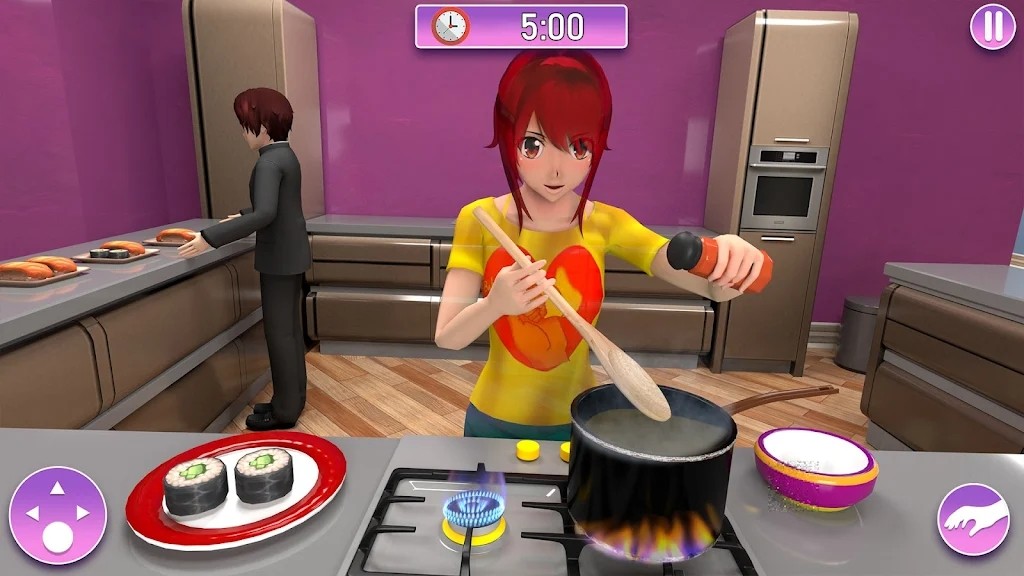Pause the game with the purple button

pos(992,27)
